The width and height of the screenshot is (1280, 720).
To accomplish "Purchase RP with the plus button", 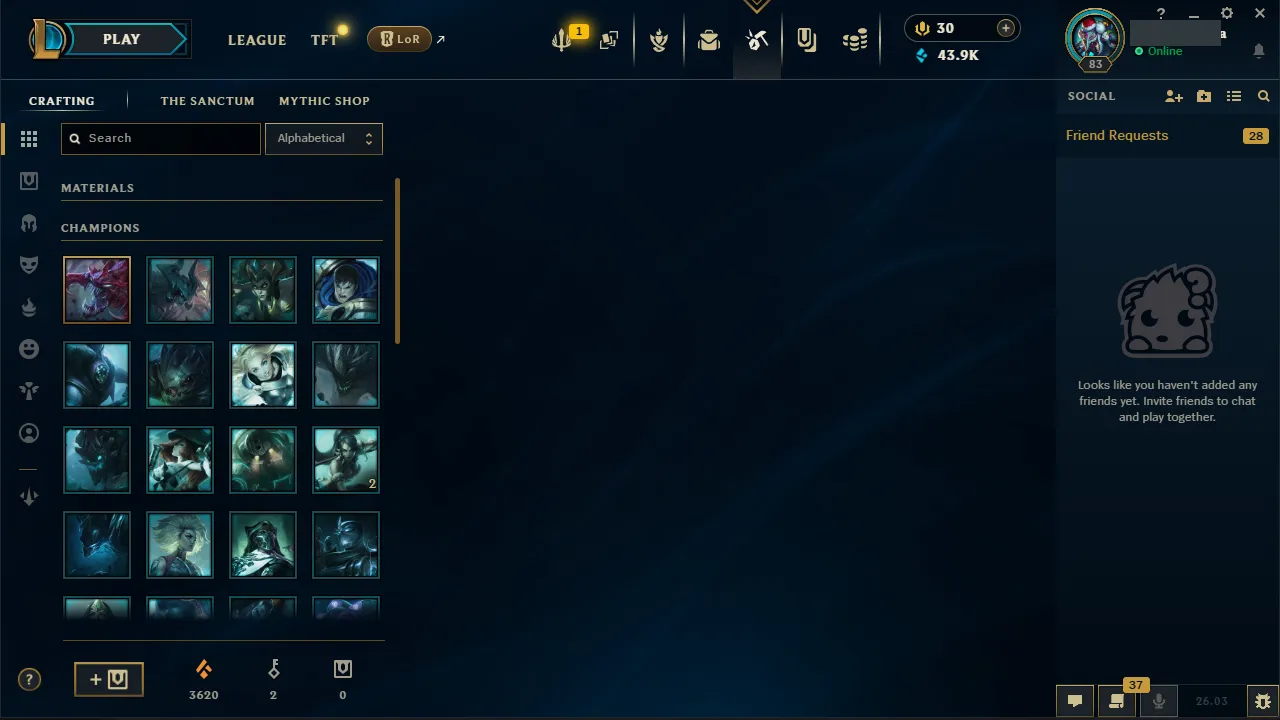I will (1005, 28).
